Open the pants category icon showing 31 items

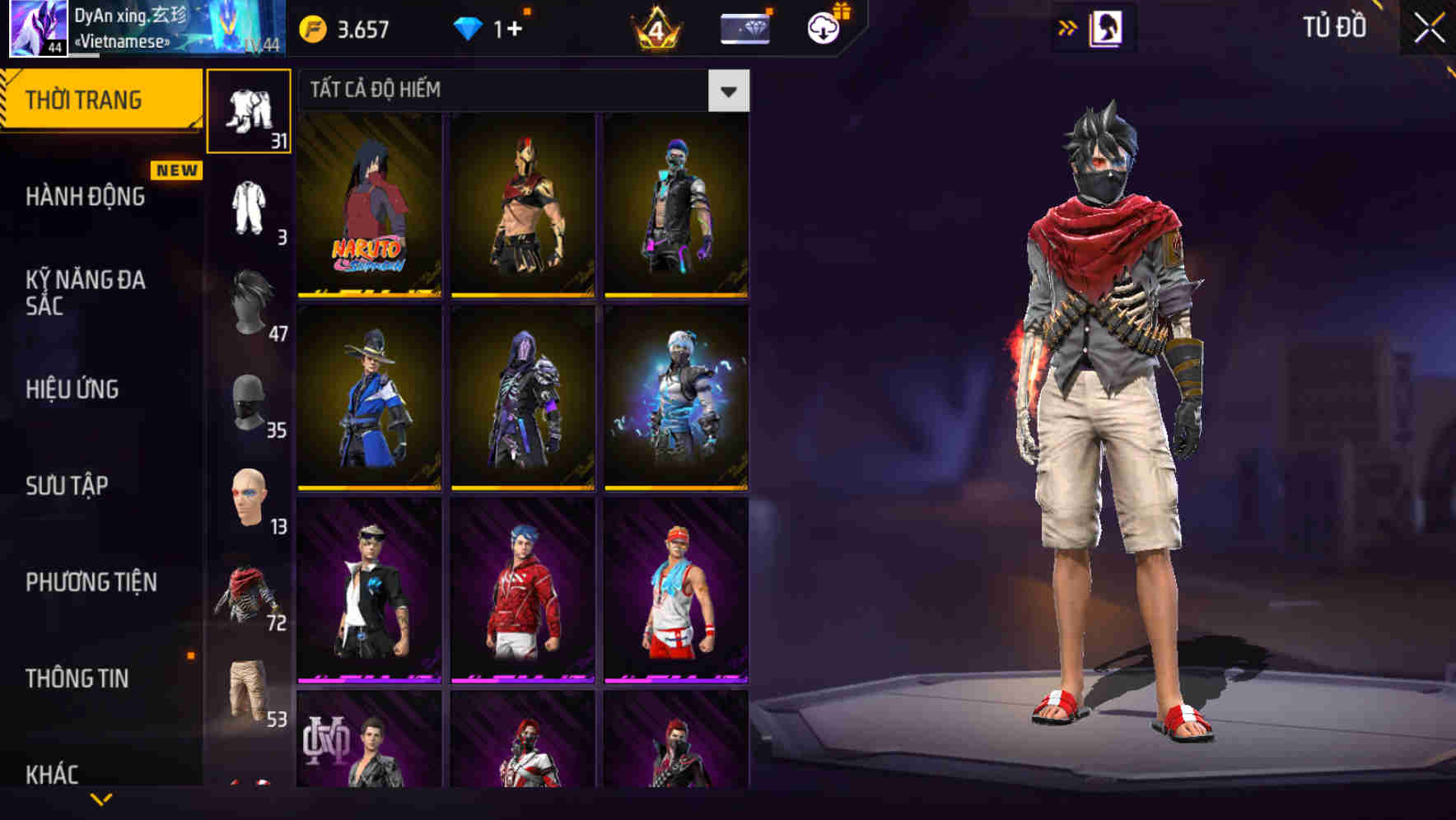pos(250,109)
